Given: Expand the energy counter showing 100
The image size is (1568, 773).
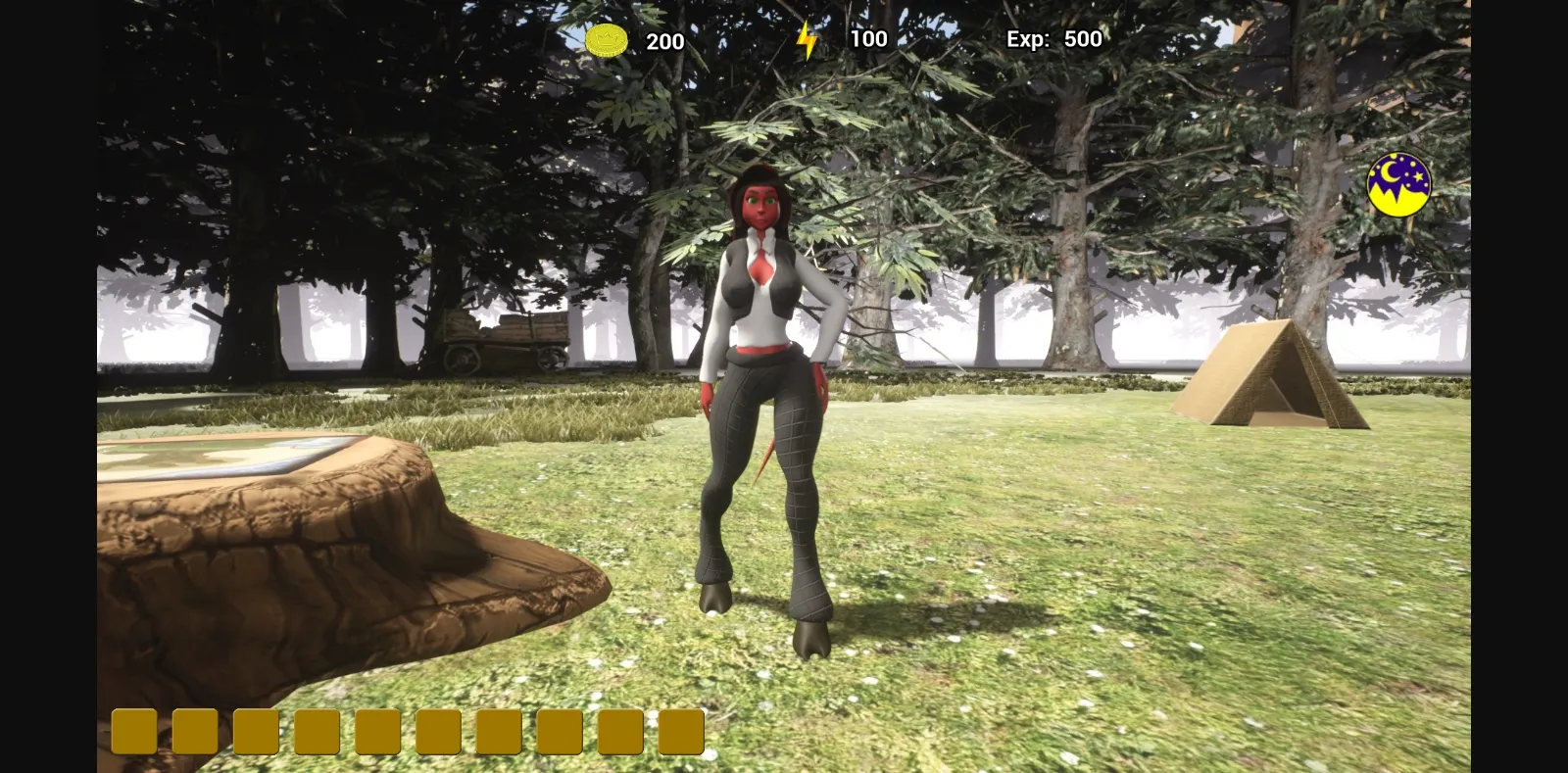Looking at the screenshot, I should tap(867, 39).
